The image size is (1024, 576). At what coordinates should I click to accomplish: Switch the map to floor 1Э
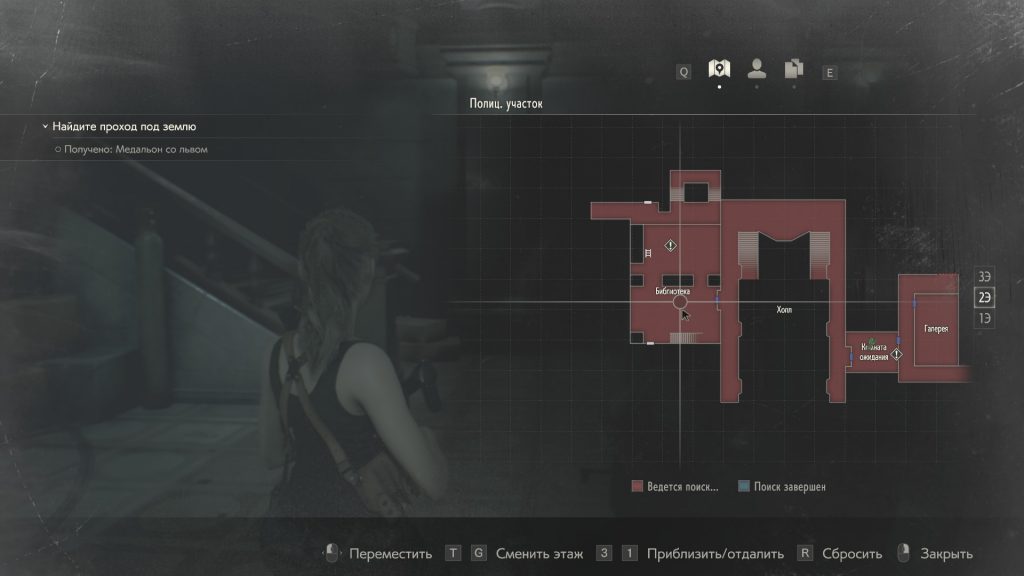985,318
